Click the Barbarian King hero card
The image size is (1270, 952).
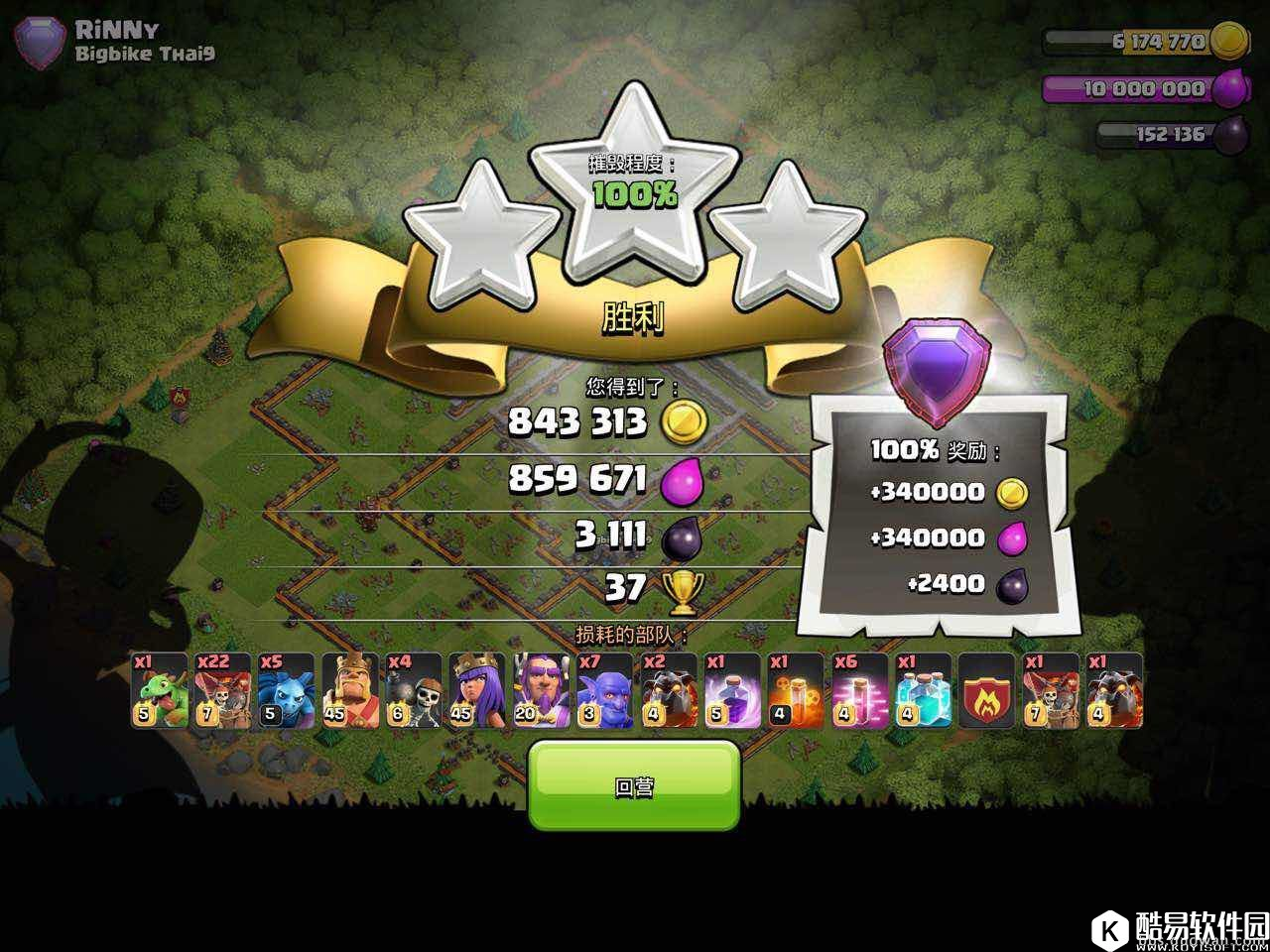[x=349, y=690]
